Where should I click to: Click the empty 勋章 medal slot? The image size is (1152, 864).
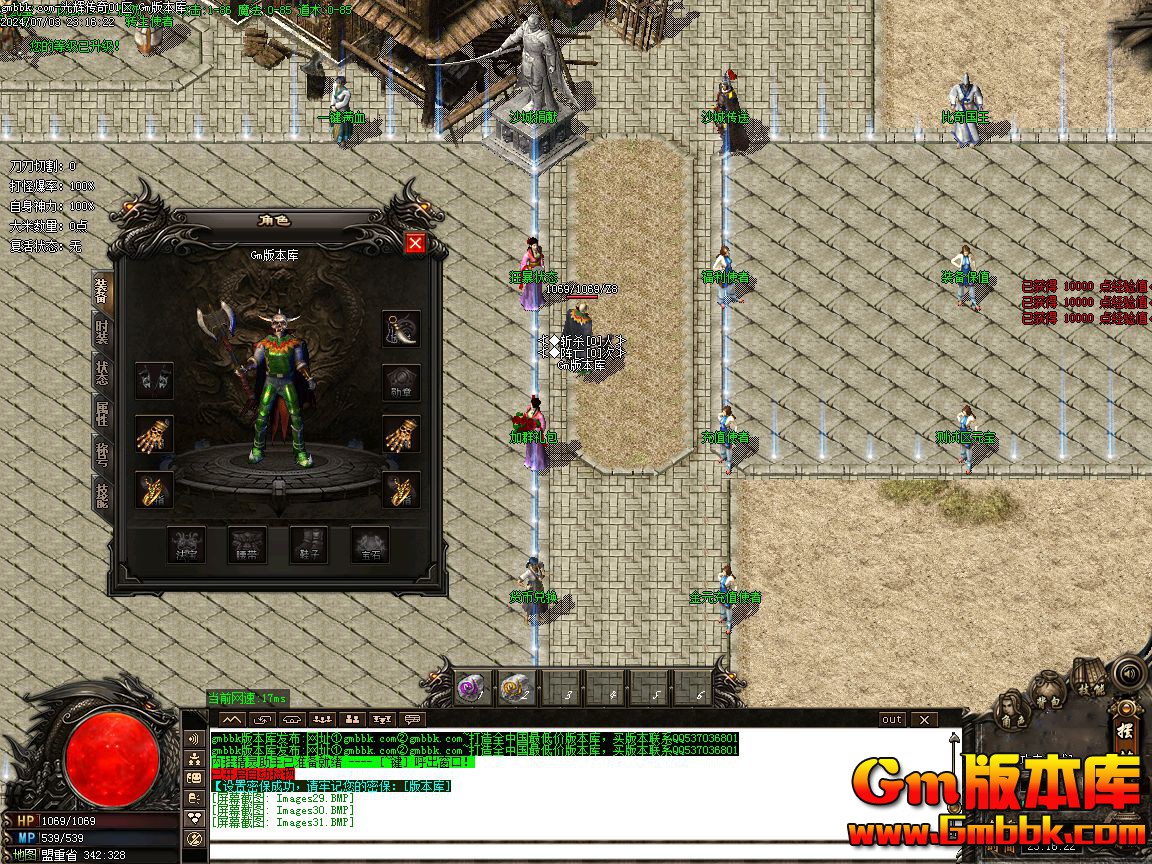pyautogui.click(x=401, y=382)
